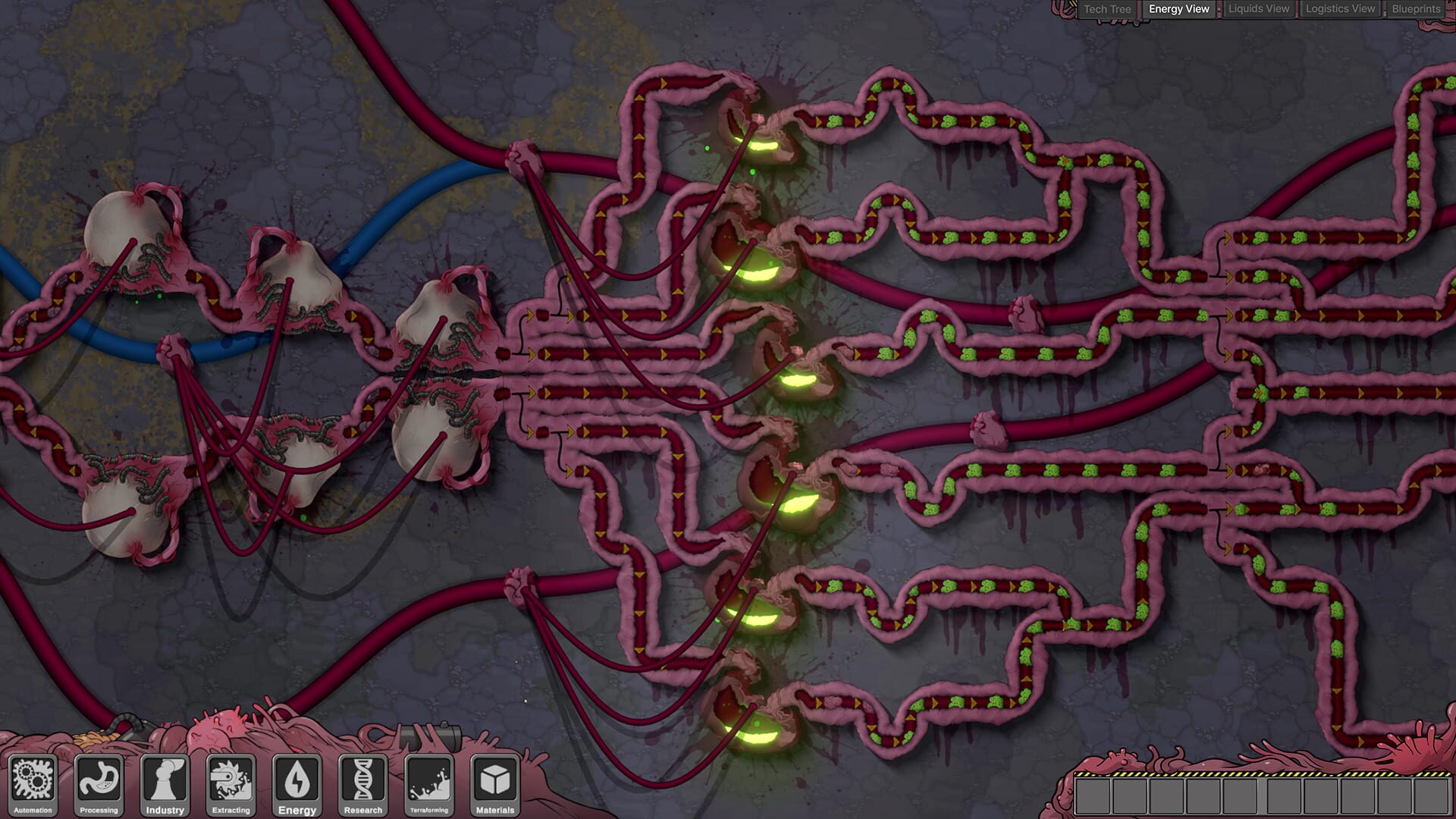Switch to the Tech Tree tab
The height and width of the screenshot is (819, 1456).
1107,8
